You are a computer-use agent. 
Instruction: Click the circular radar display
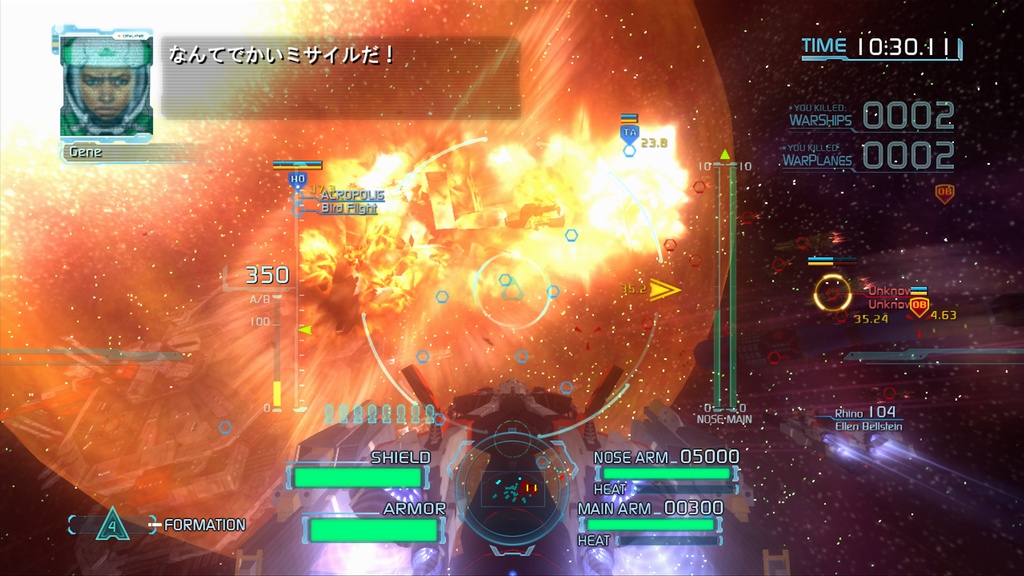point(512,487)
